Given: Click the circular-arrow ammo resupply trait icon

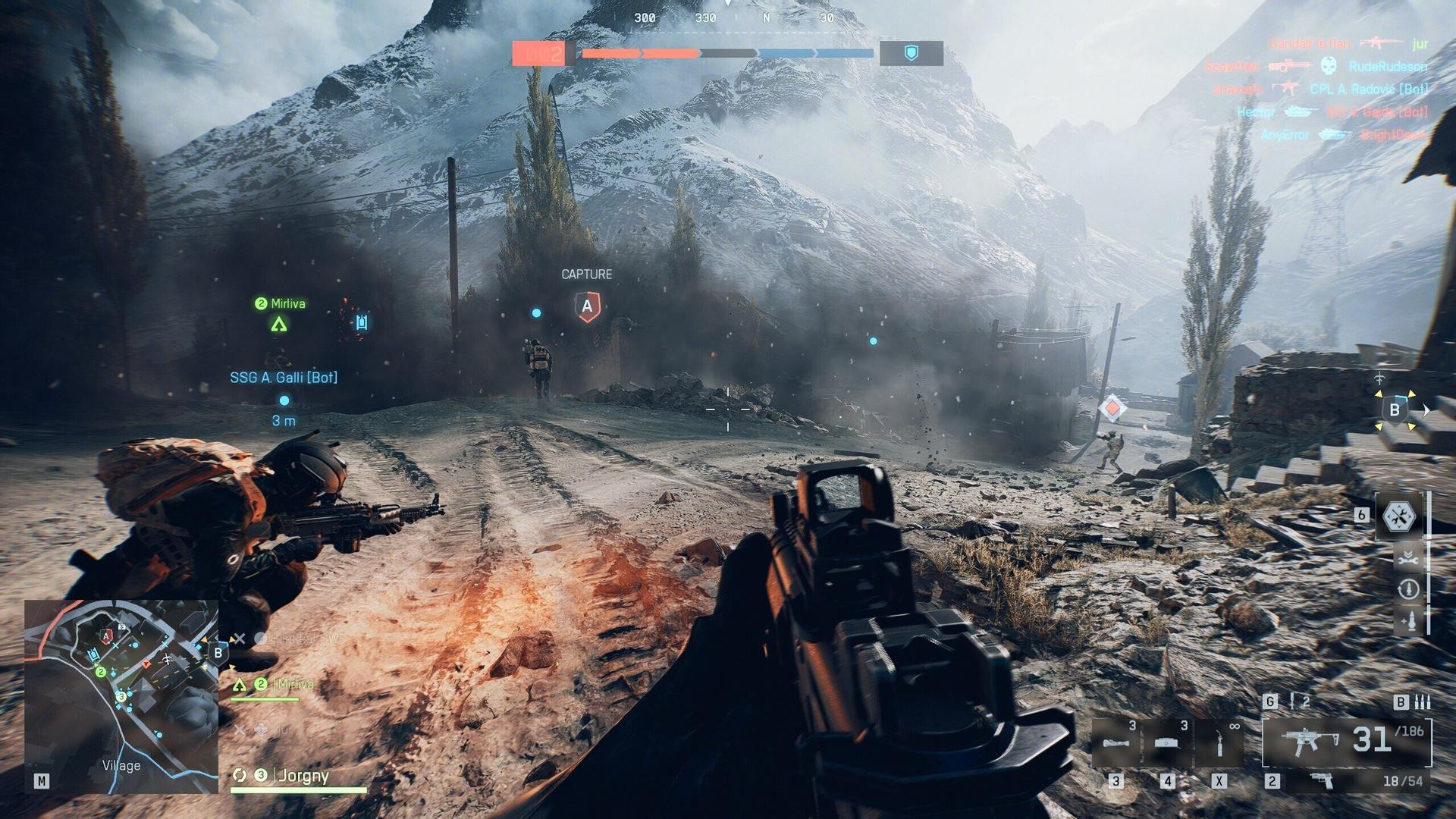Looking at the screenshot, I should (x=1408, y=589).
